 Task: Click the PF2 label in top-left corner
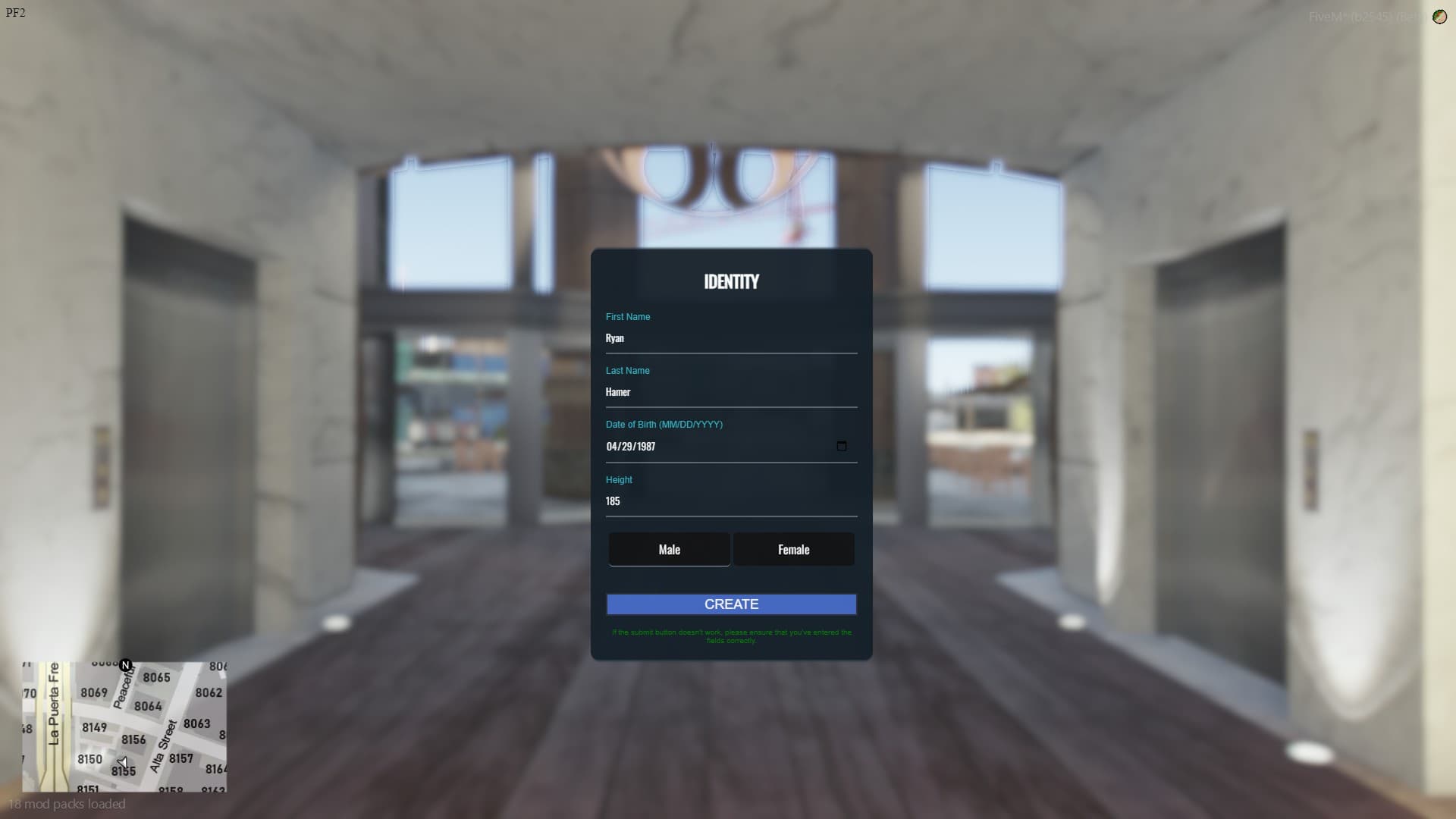point(14,12)
